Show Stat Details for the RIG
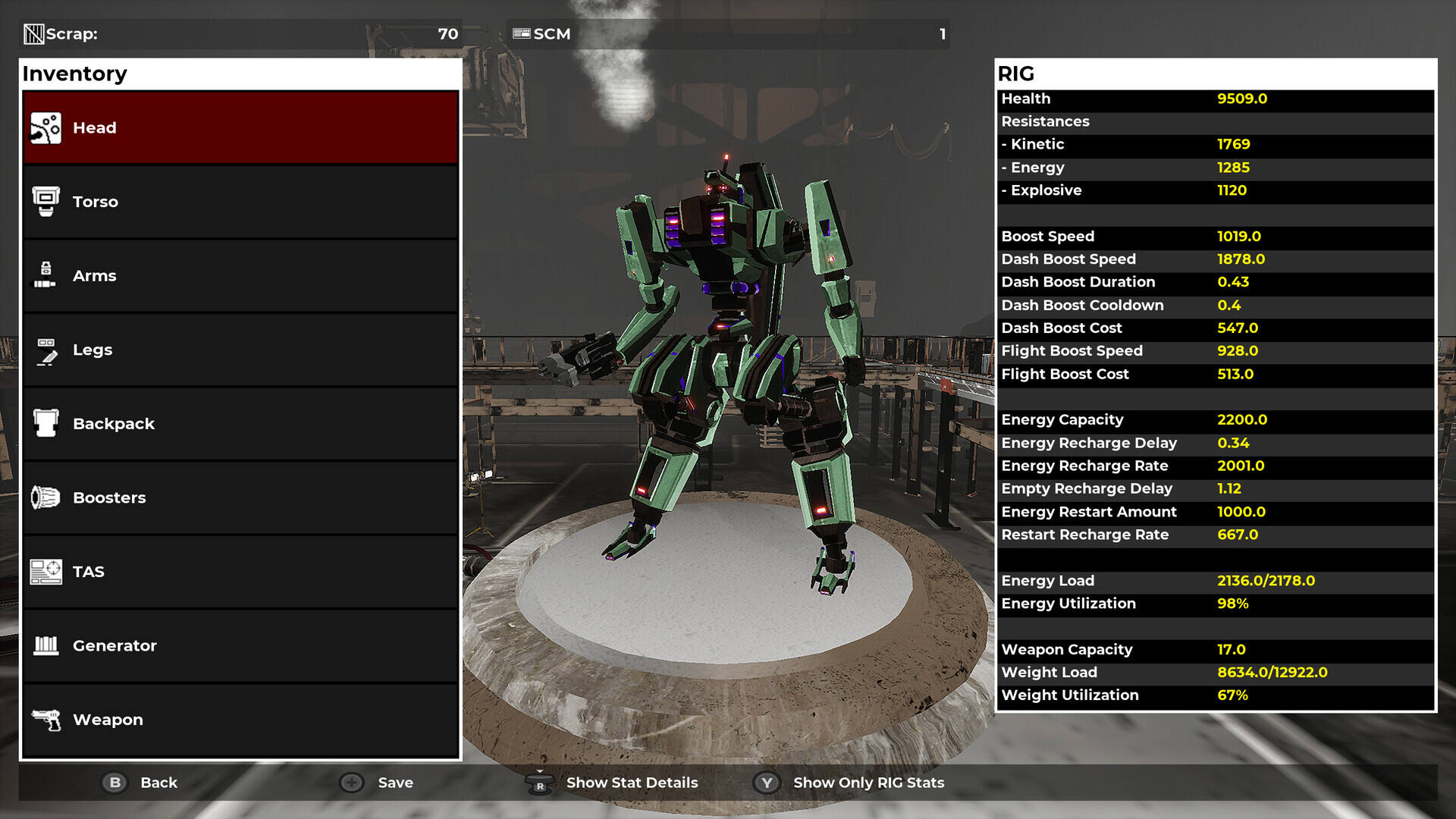This screenshot has width=1456, height=819. (x=613, y=783)
